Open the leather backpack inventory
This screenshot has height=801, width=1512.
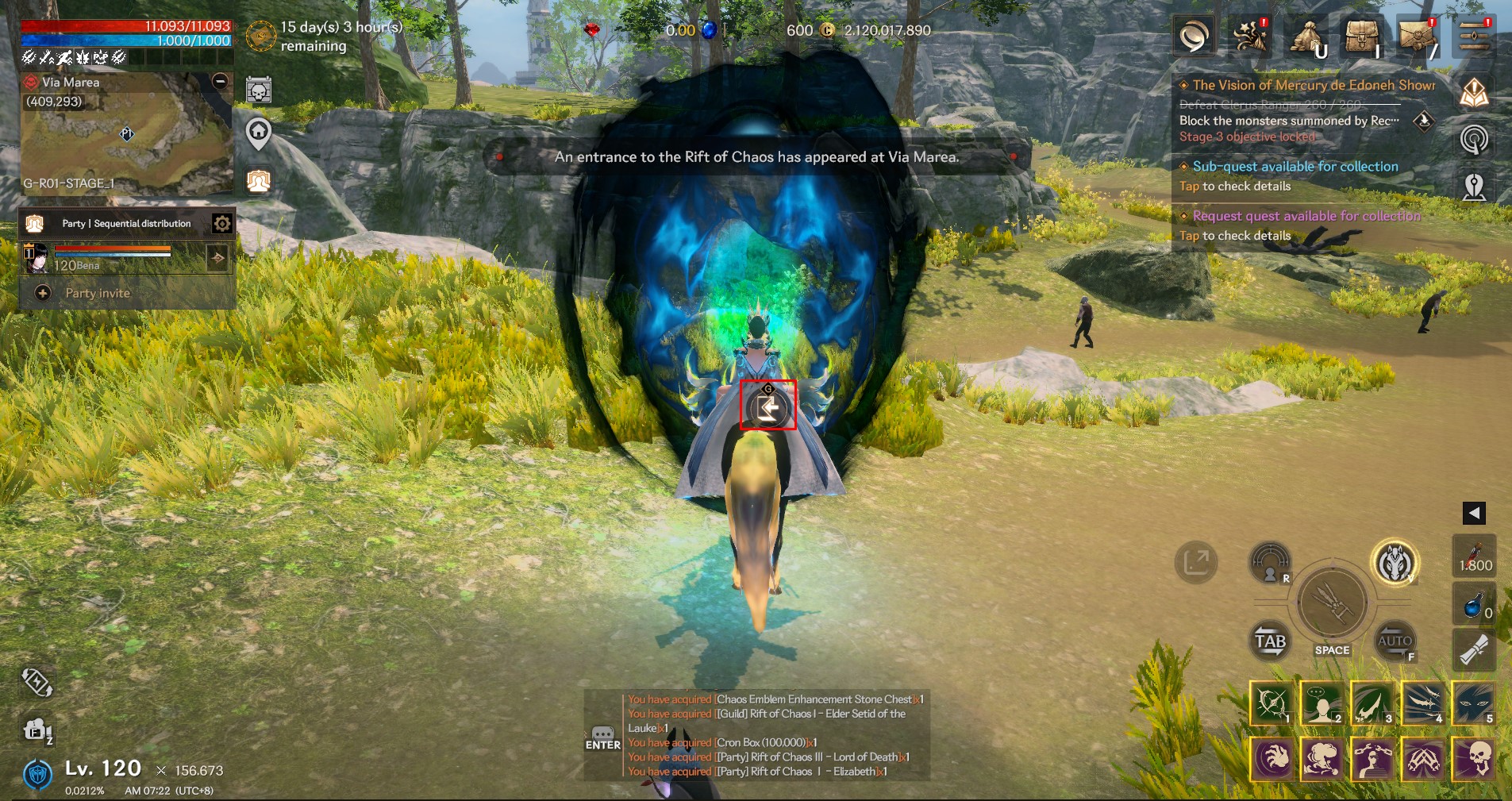[x=1360, y=37]
